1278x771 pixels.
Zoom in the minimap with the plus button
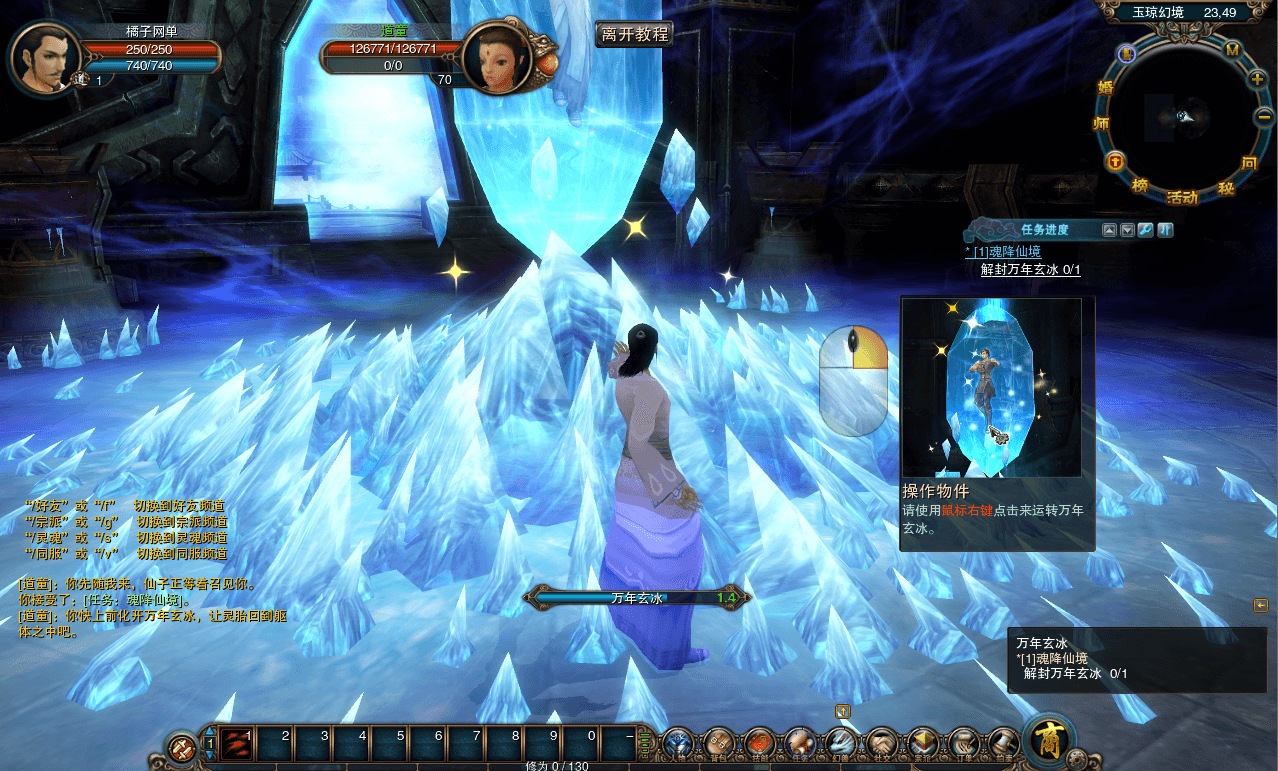pos(1257,78)
